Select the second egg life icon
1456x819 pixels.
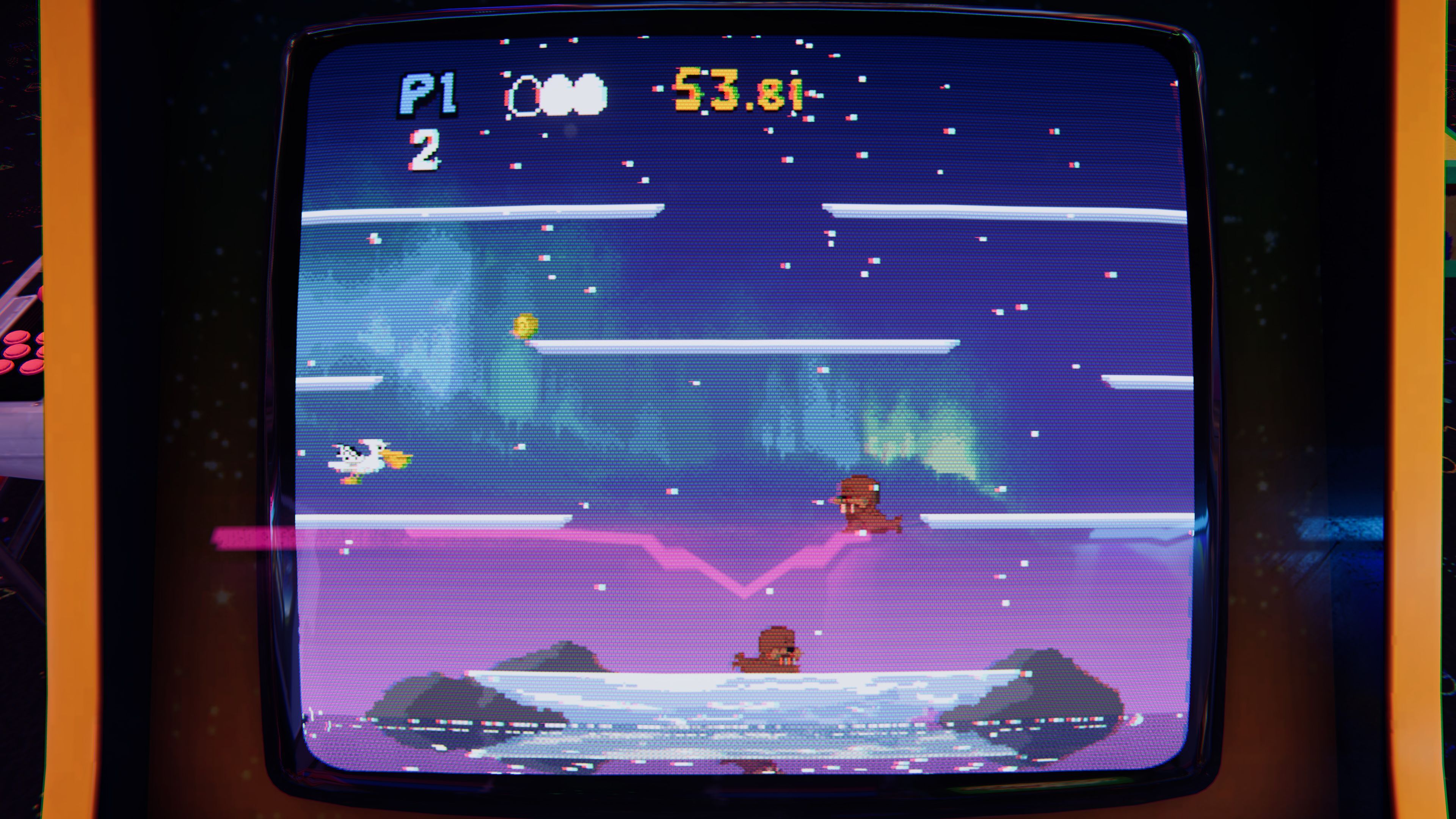pos(592,95)
